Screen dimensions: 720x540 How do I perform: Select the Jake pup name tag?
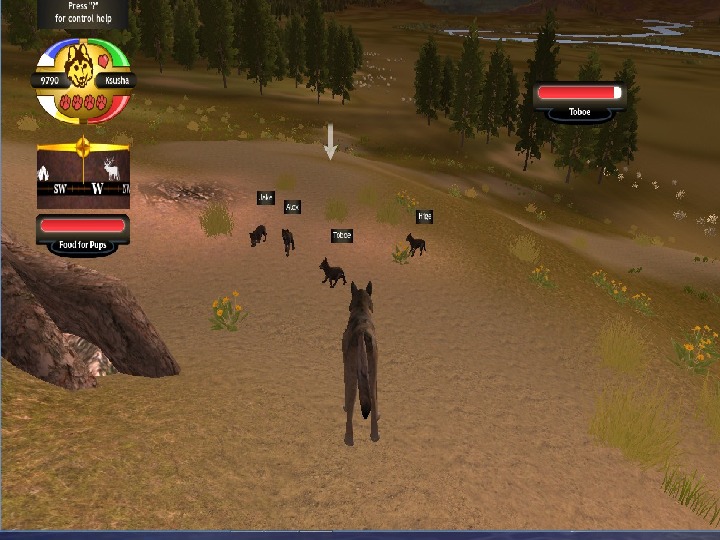pos(265,198)
